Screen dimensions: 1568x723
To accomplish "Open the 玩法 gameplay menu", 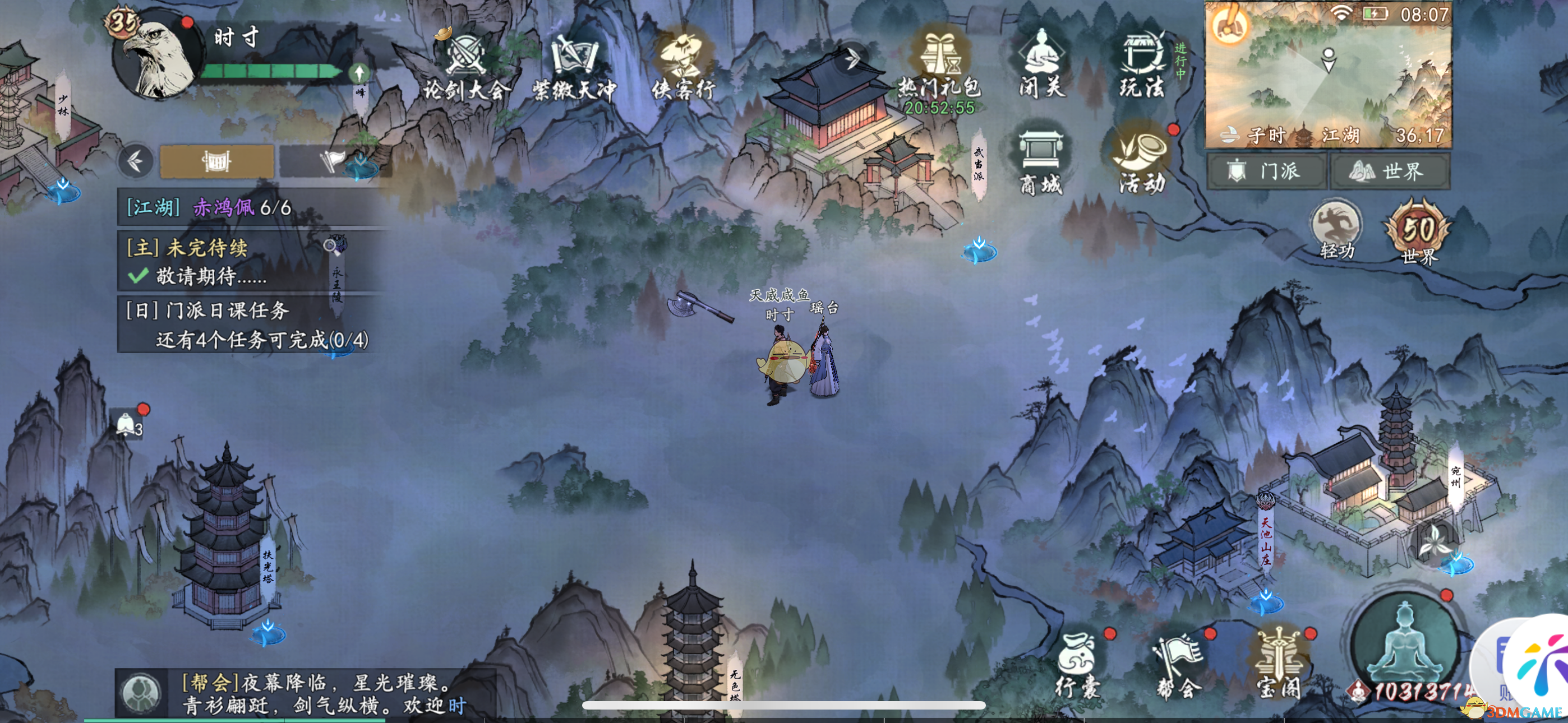I will [x=1142, y=63].
